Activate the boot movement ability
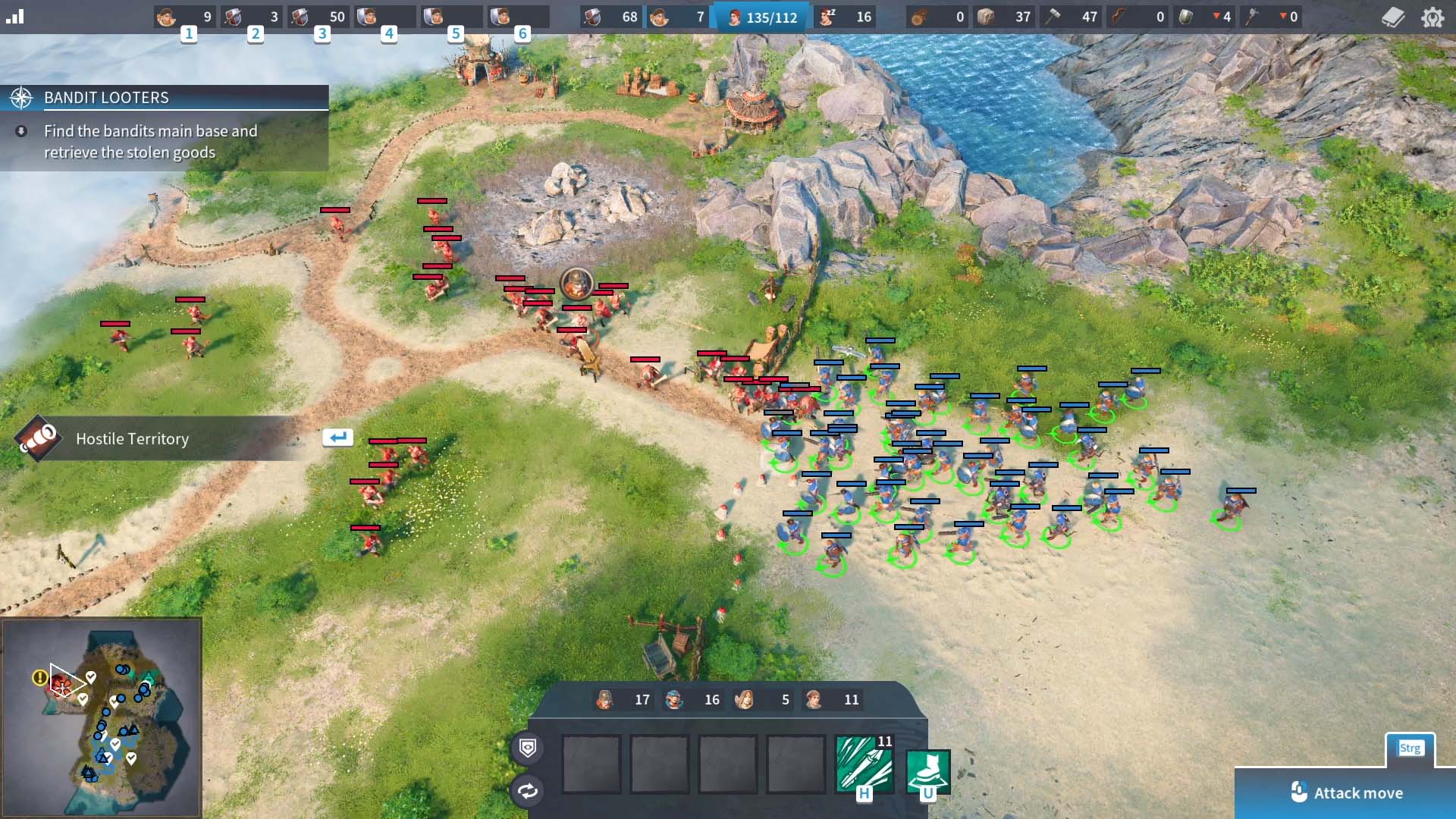 (x=928, y=770)
